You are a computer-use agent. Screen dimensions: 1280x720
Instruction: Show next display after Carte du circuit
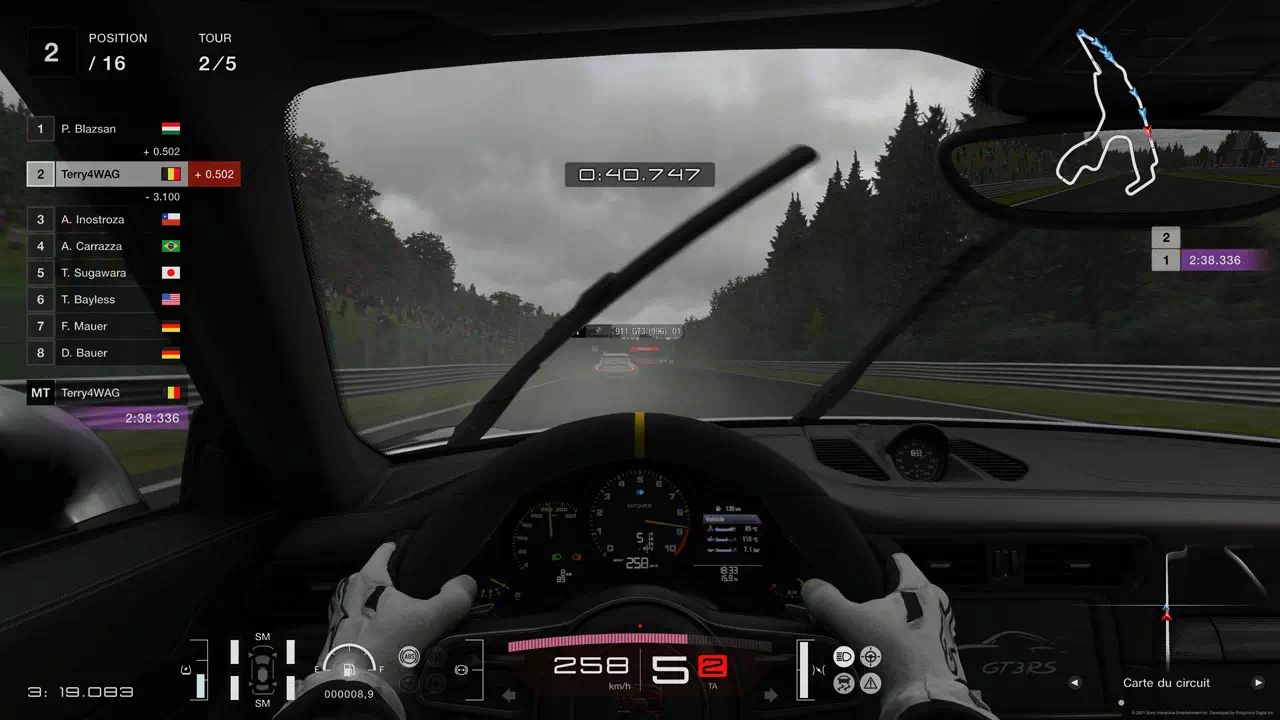click(1258, 683)
